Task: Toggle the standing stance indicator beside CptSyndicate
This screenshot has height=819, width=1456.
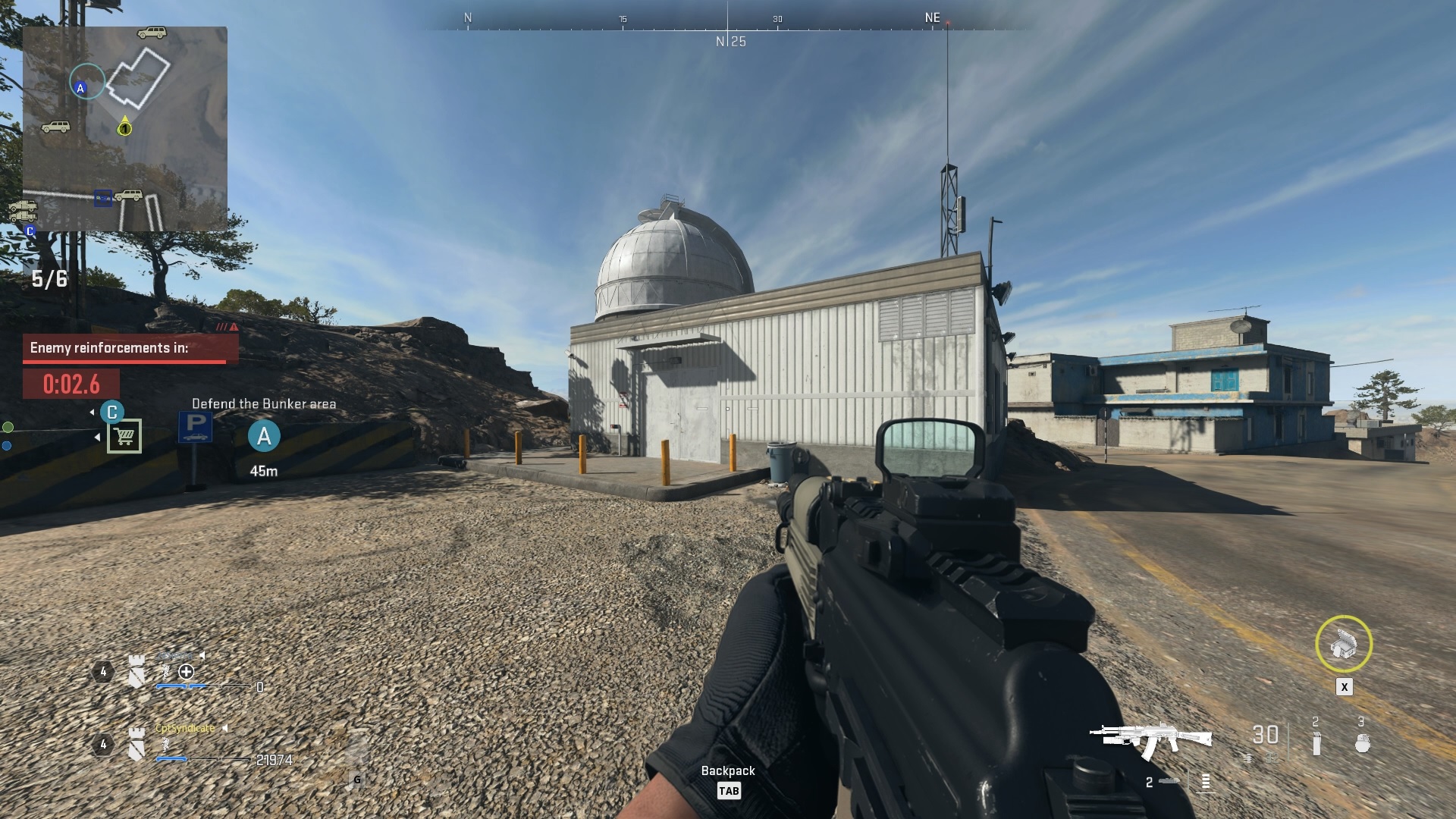Action: point(165,746)
